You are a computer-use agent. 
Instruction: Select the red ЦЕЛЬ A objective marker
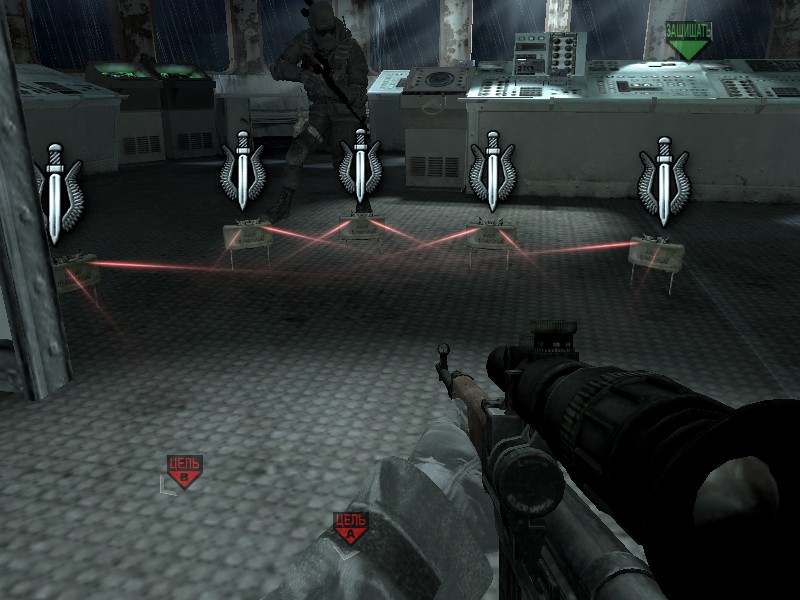tap(350, 527)
